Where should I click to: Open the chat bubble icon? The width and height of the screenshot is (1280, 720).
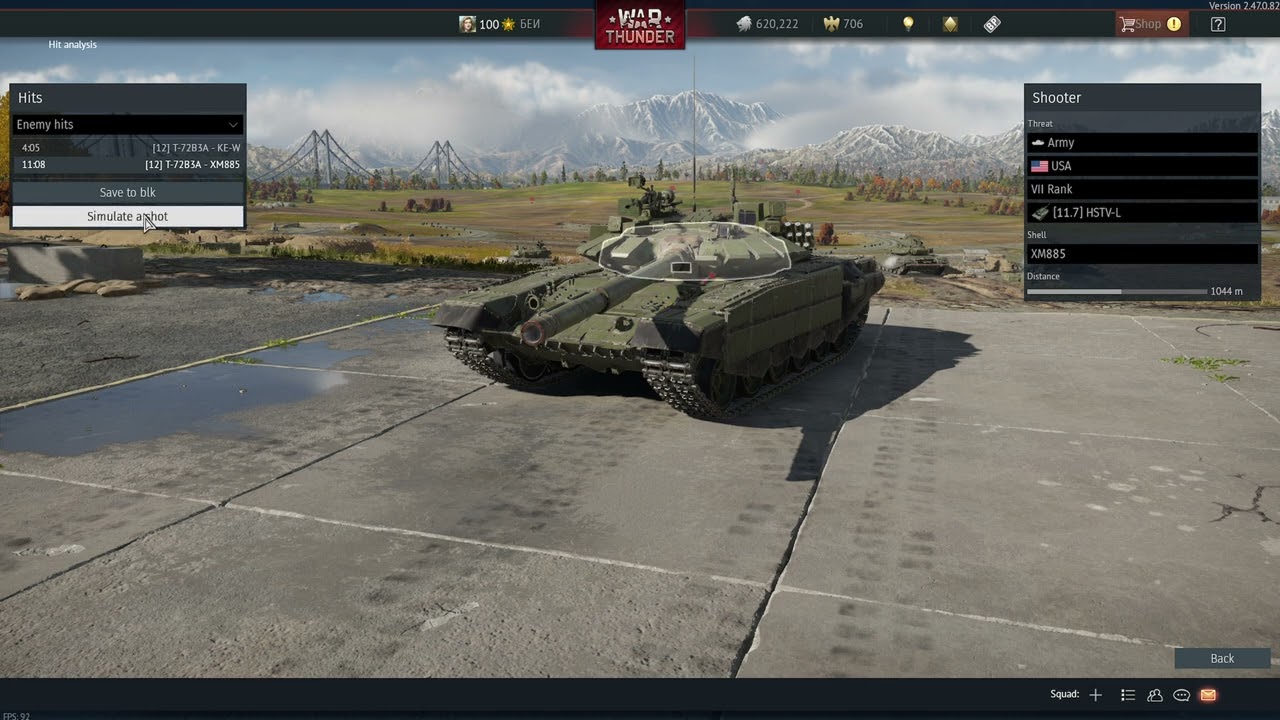click(x=1181, y=695)
